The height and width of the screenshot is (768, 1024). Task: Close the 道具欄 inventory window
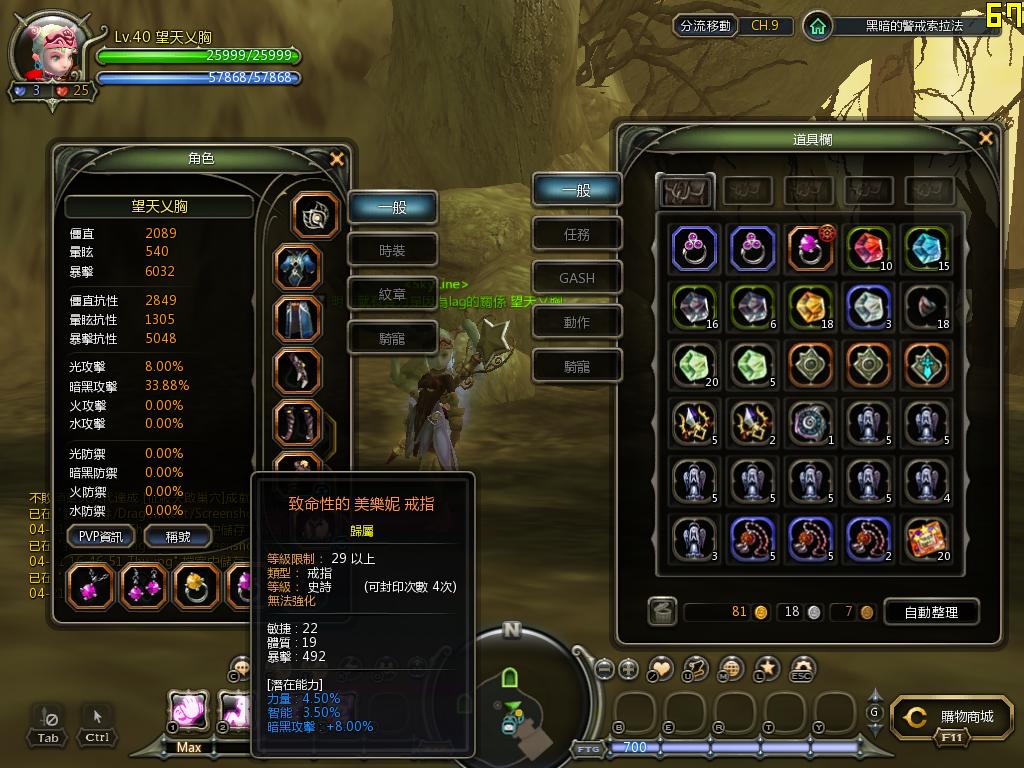point(986,139)
